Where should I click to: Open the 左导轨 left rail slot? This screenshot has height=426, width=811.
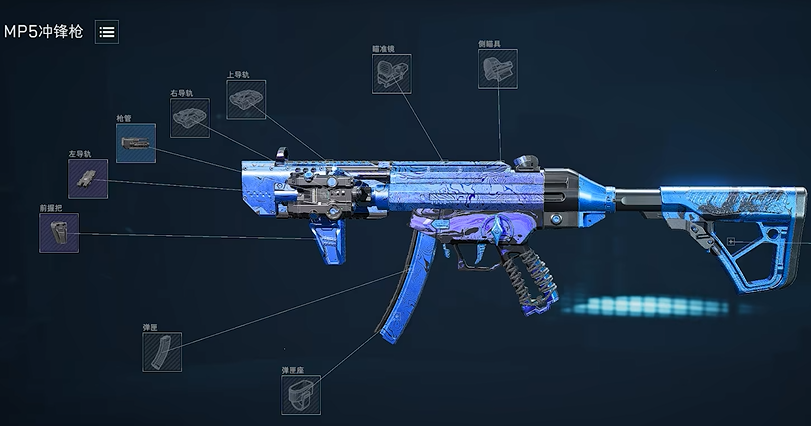pos(88,178)
